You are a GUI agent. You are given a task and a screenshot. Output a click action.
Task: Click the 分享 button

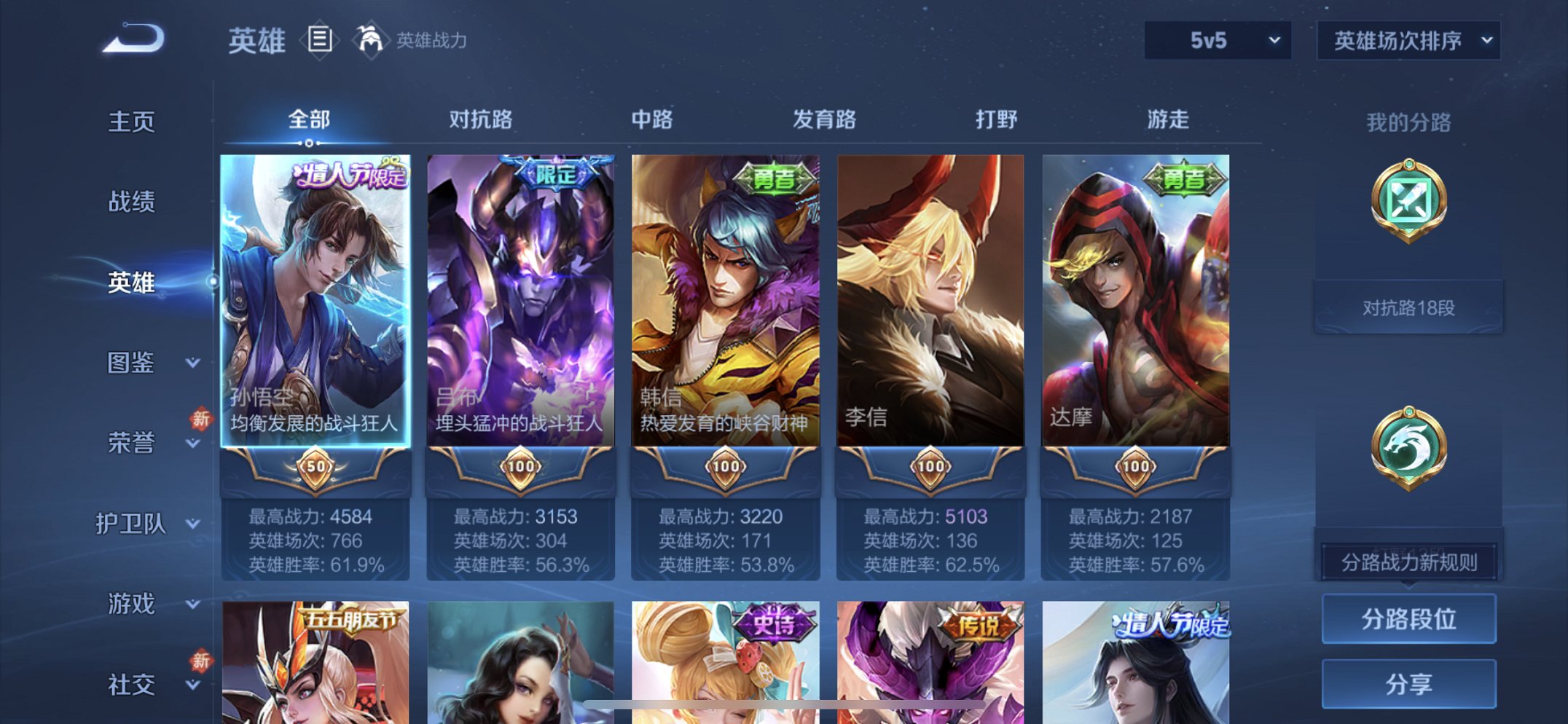click(x=1408, y=683)
